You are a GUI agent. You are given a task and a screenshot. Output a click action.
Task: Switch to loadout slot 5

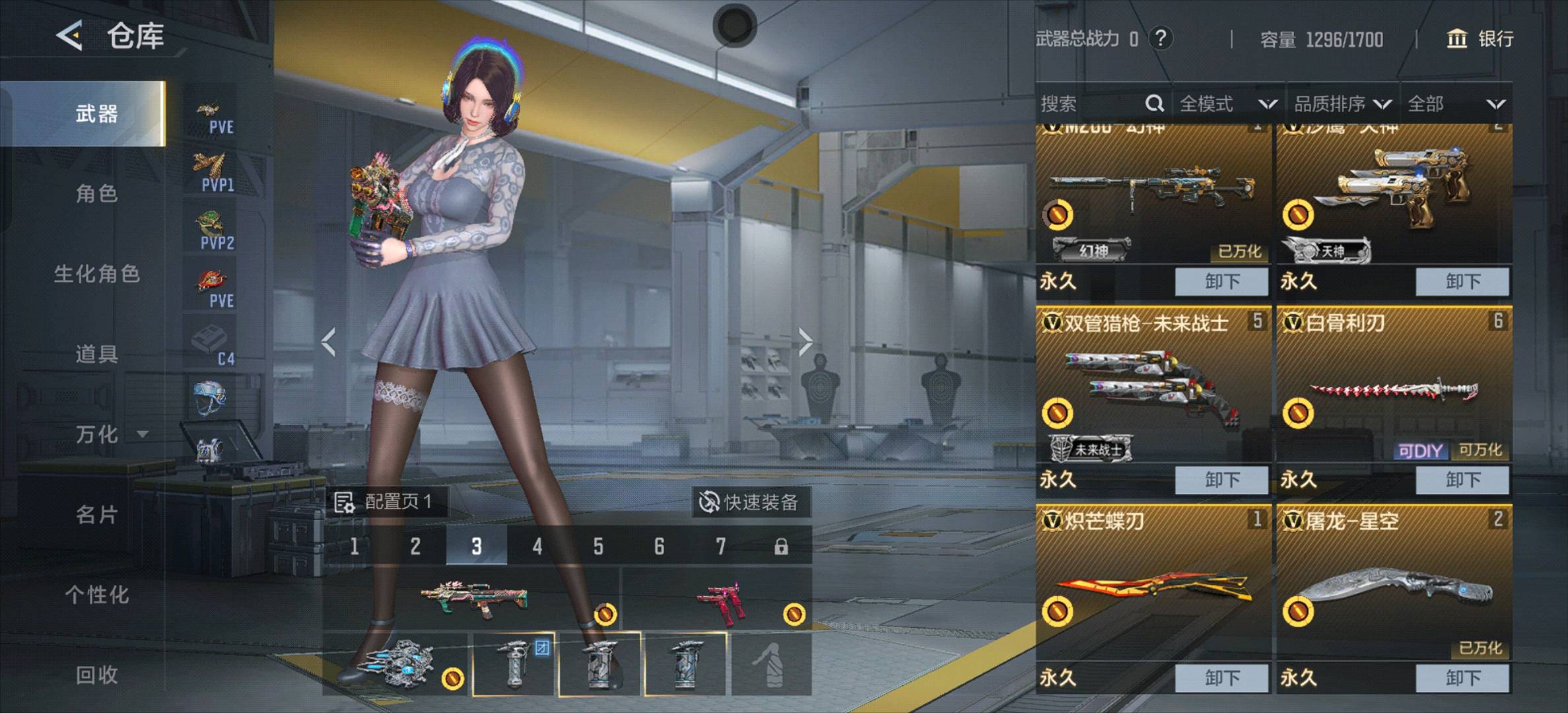[x=598, y=547]
